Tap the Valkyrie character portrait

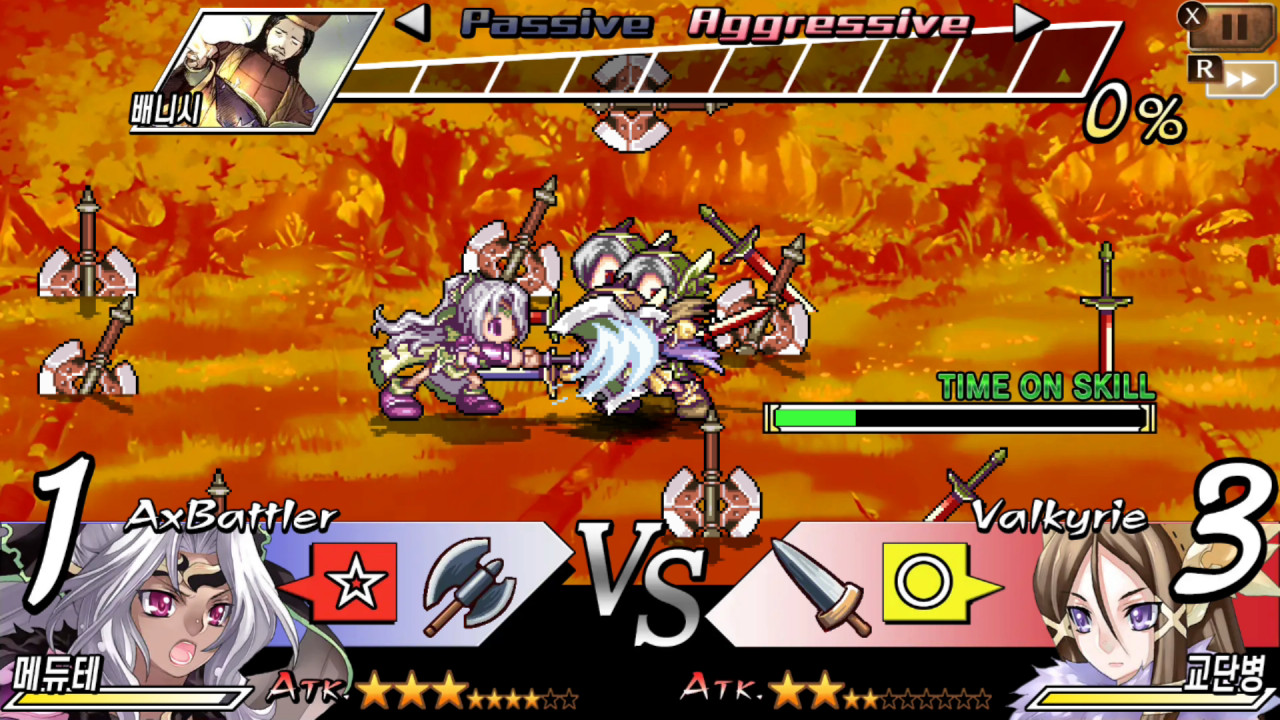pyautogui.click(x=1120, y=620)
